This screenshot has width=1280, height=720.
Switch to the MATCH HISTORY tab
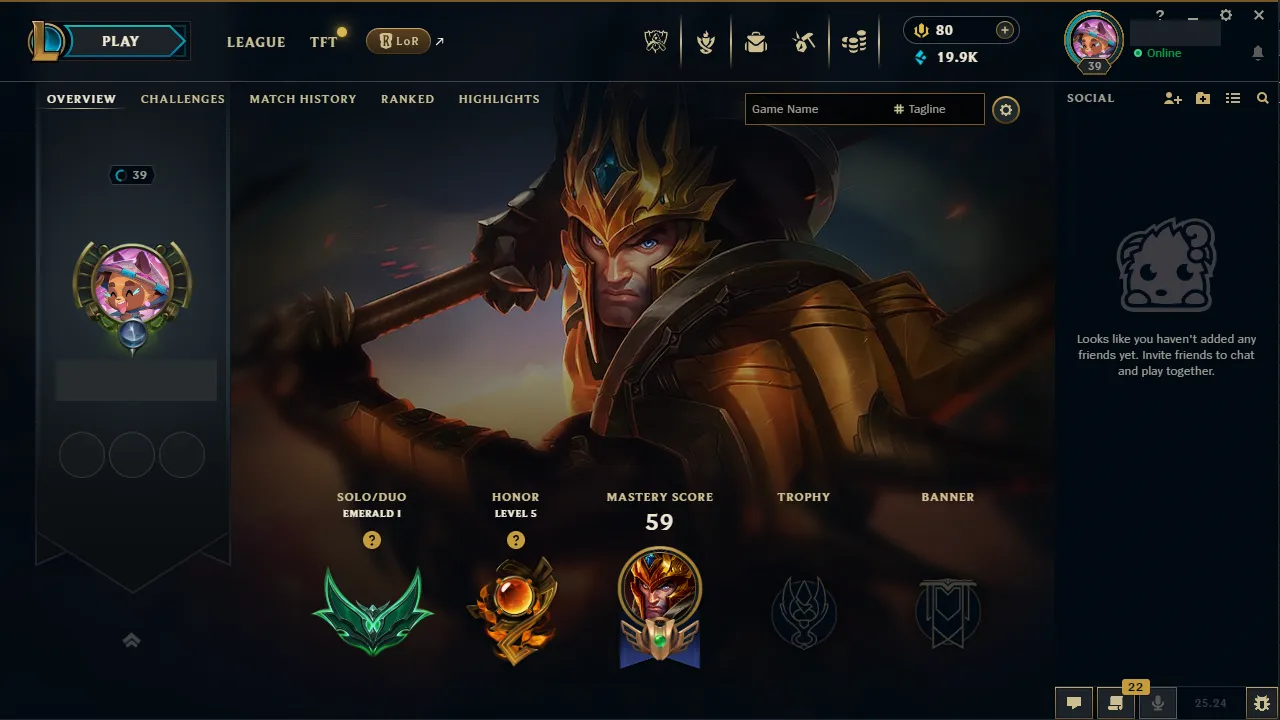point(303,99)
